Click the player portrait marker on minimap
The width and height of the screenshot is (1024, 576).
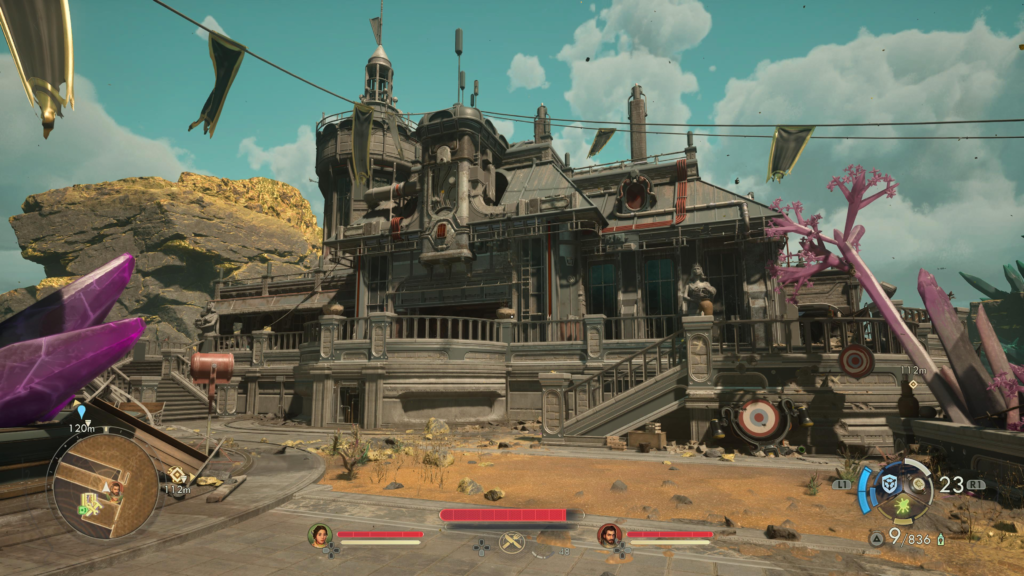tap(116, 489)
